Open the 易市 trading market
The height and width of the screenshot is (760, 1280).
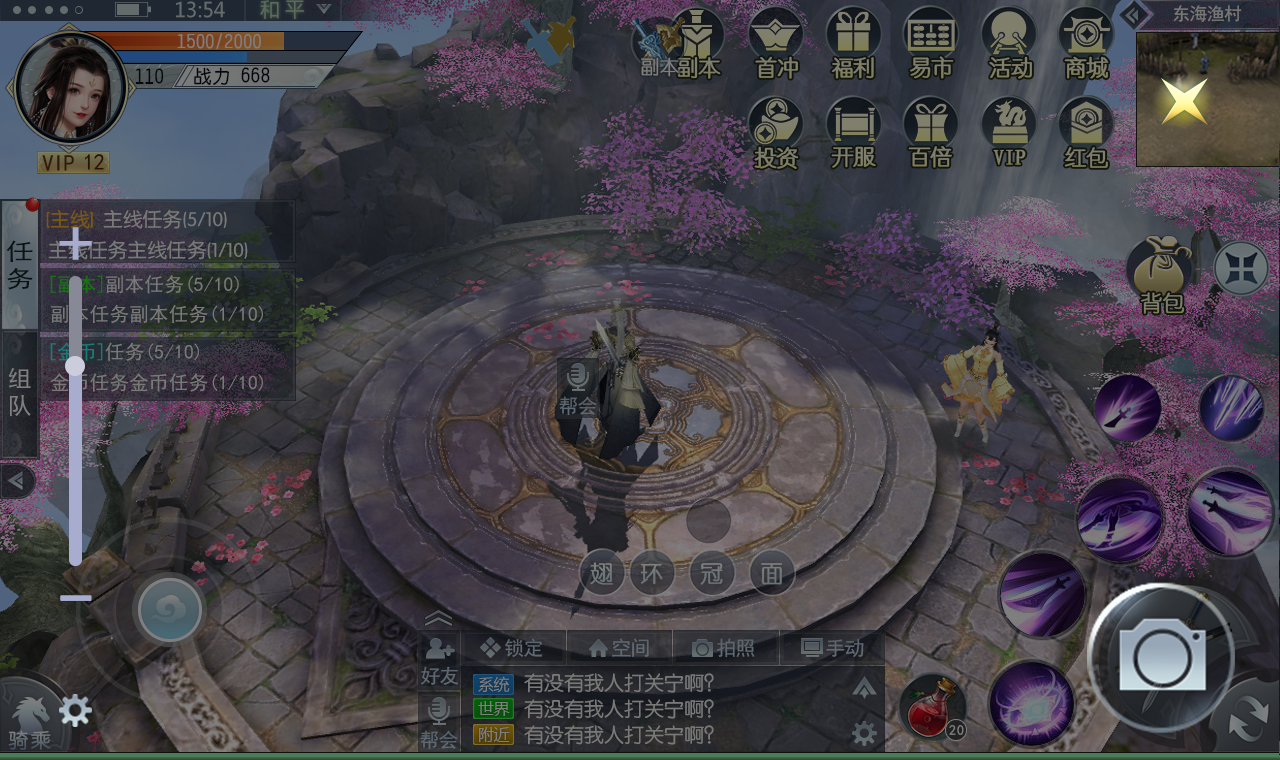click(x=931, y=43)
